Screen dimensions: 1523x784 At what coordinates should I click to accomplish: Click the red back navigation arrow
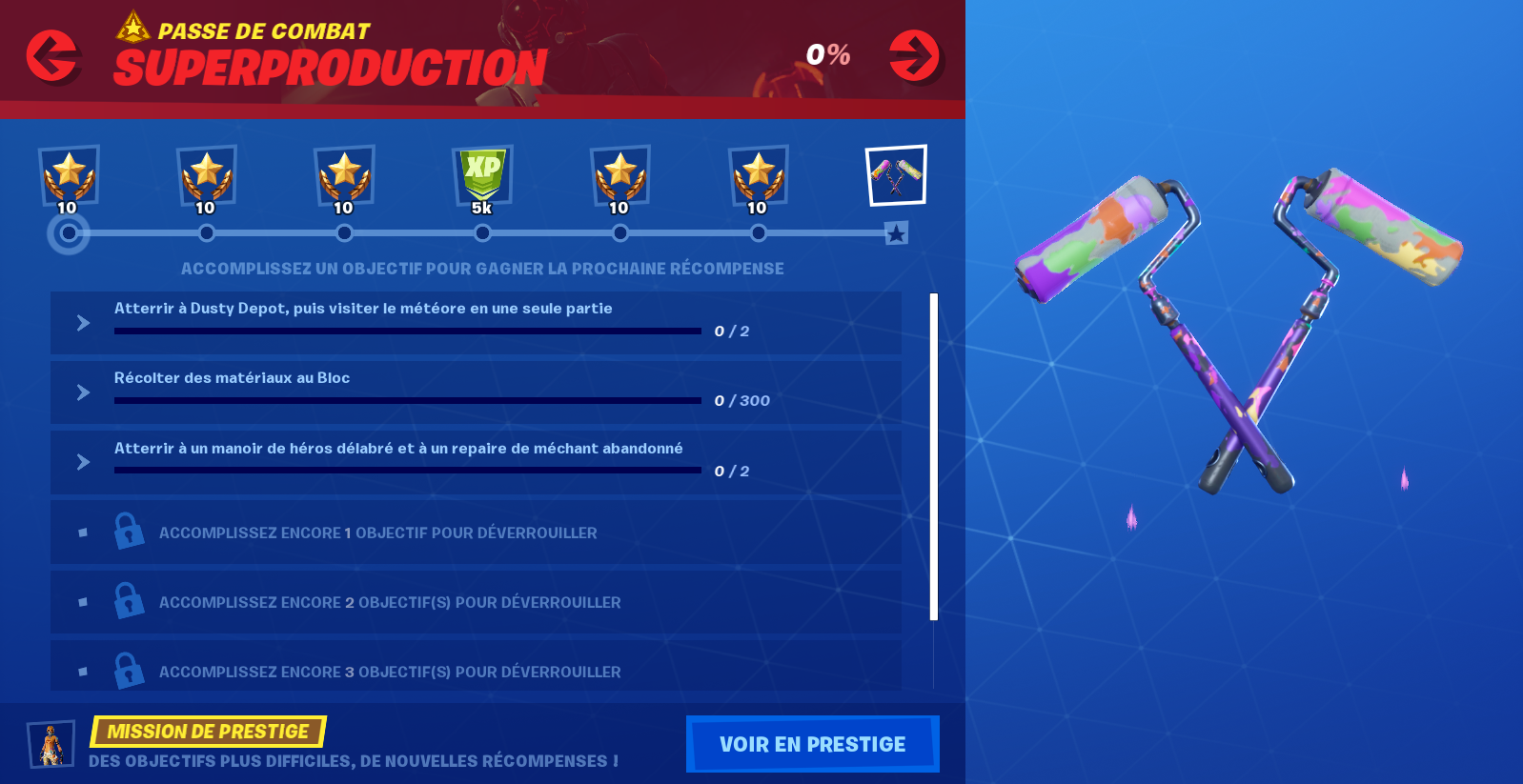click(54, 55)
